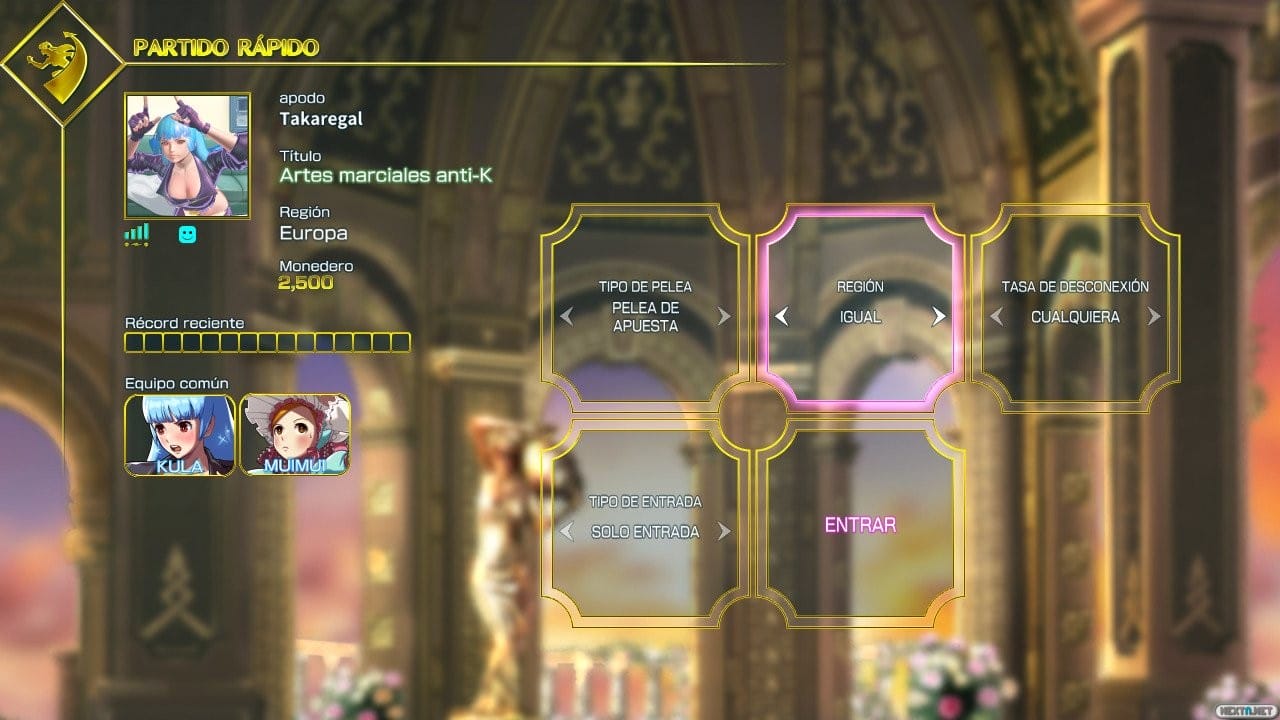Advance Región option with right arrow

[938, 317]
